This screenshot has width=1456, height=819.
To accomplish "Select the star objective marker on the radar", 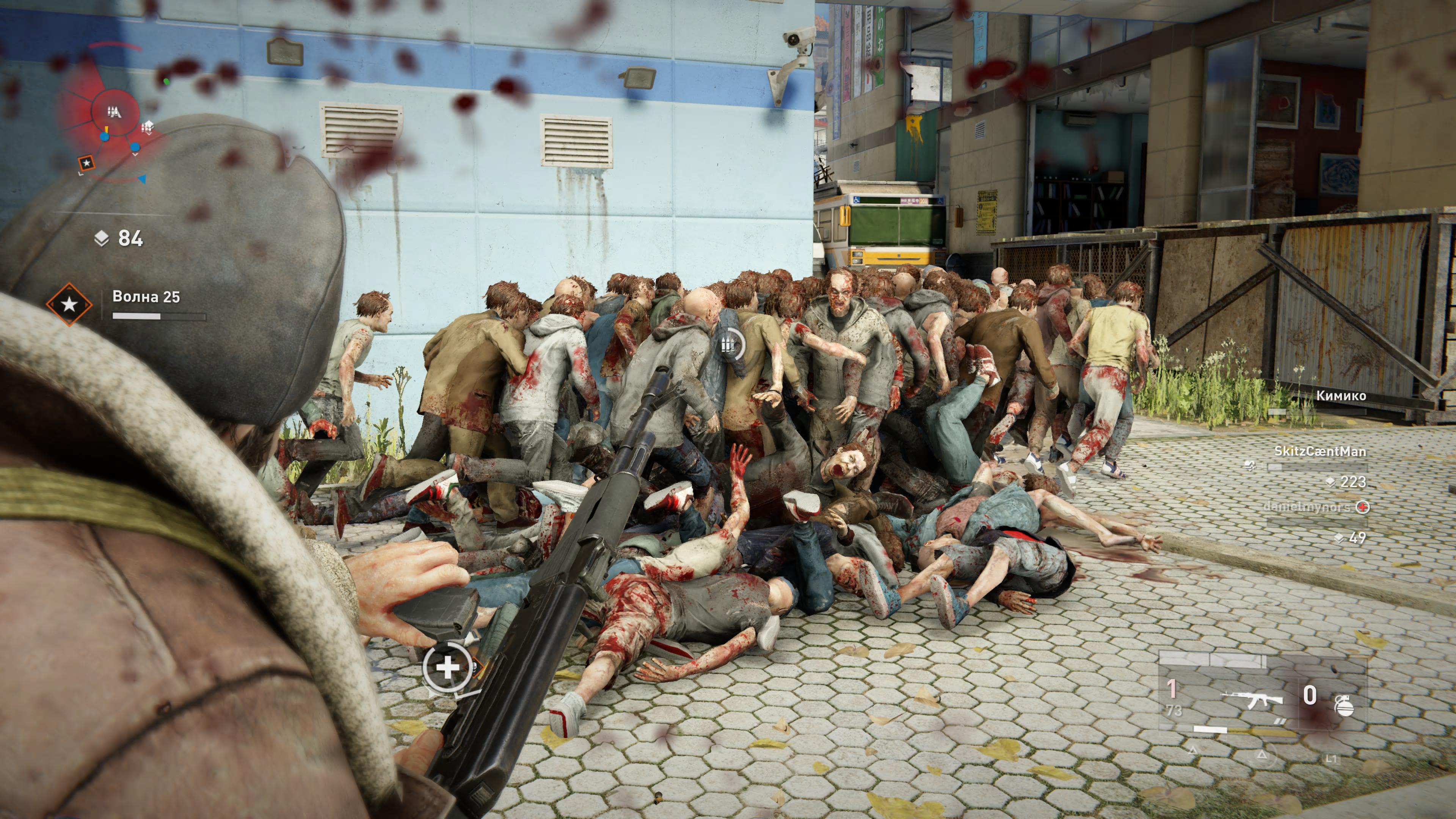I will coord(86,163).
